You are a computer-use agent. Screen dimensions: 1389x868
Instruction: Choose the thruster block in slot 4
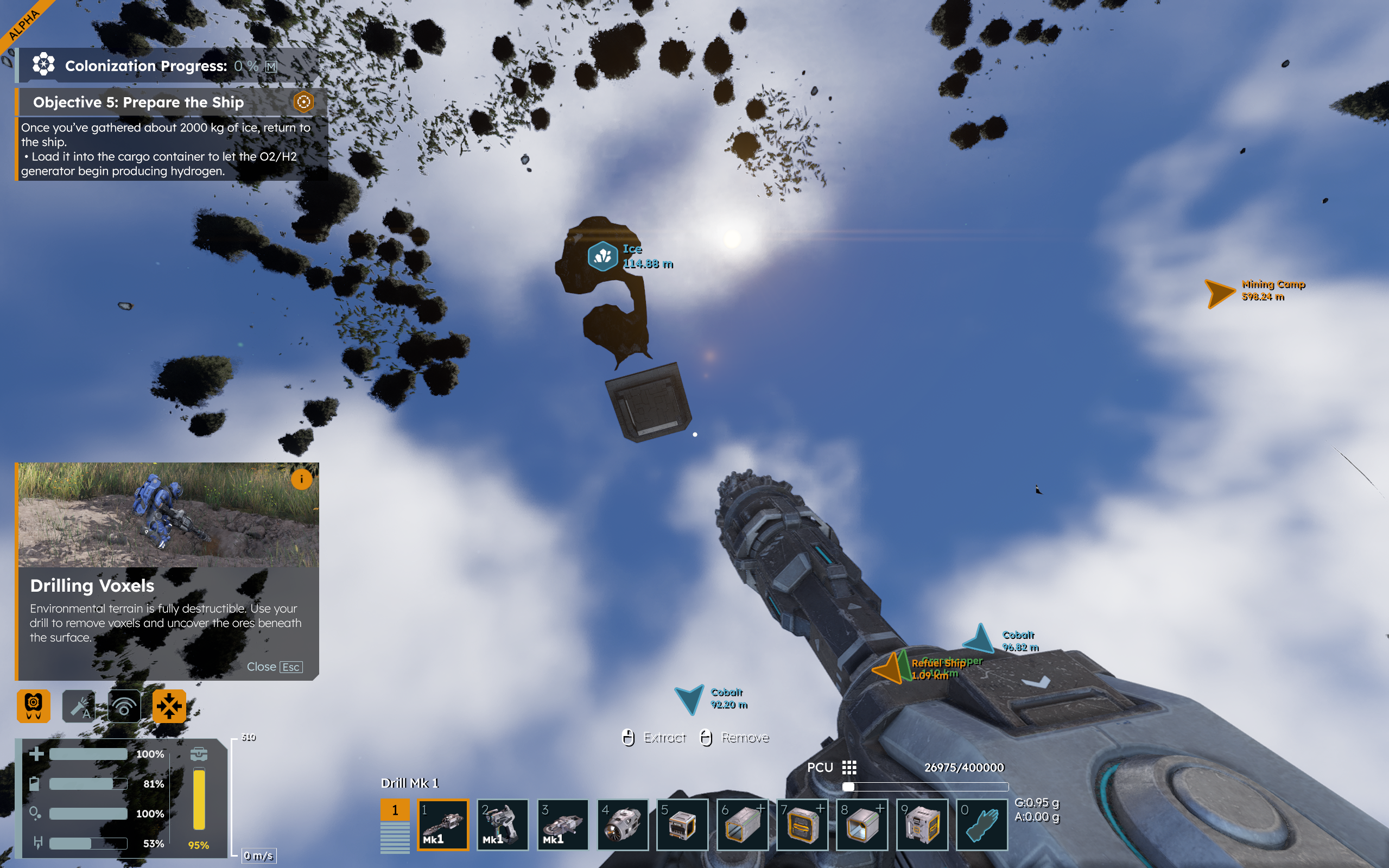click(x=623, y=825)
